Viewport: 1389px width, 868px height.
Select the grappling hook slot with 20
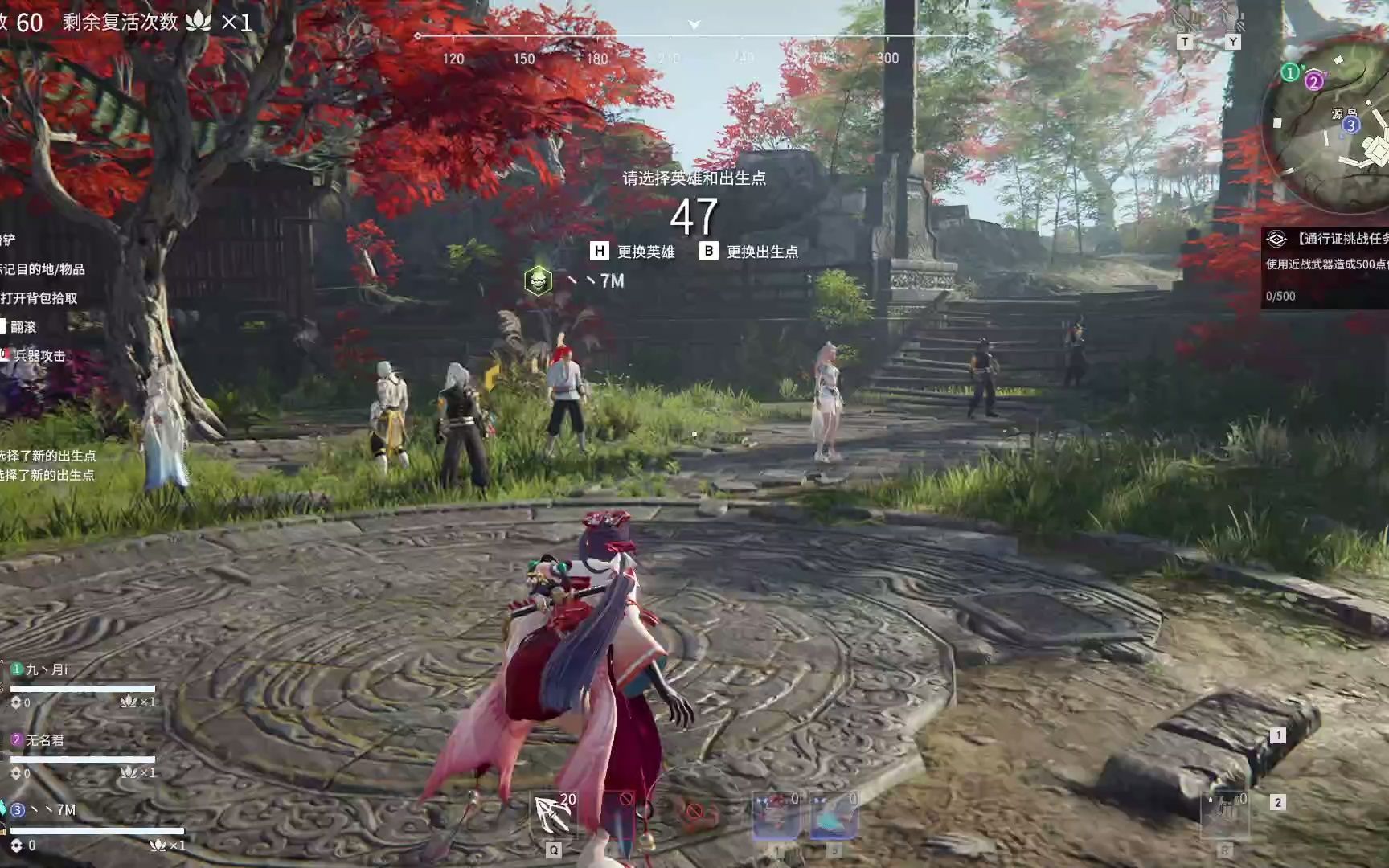coord(554,813)
